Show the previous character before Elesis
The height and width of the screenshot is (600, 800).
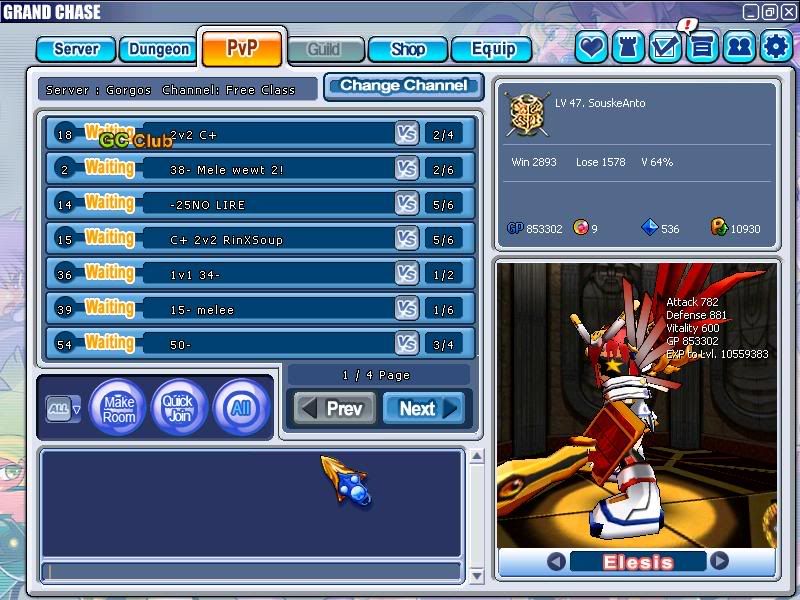556,562
